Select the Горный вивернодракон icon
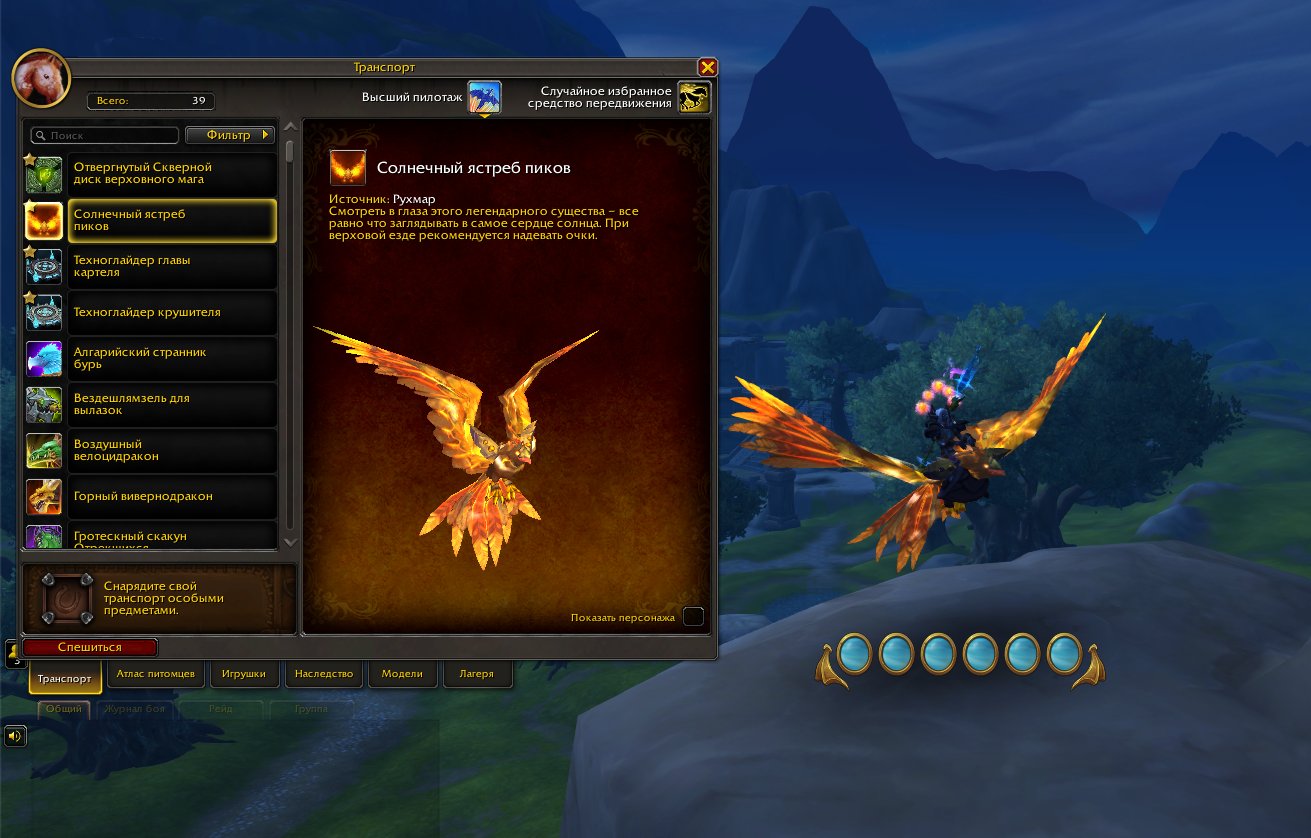The image size is (1311, 838). point(43,496)
